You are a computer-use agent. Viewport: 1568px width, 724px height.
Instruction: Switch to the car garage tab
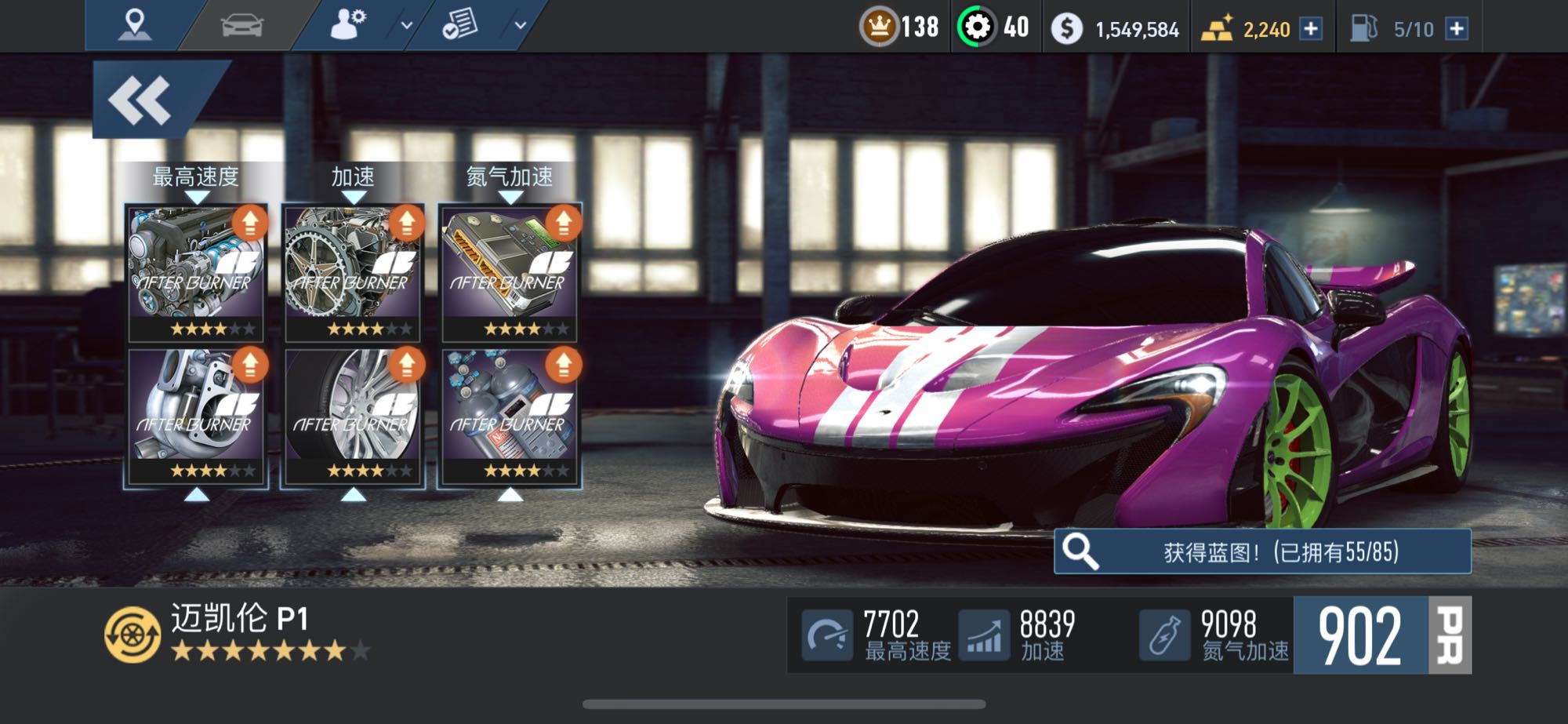(x=242, y=25)
